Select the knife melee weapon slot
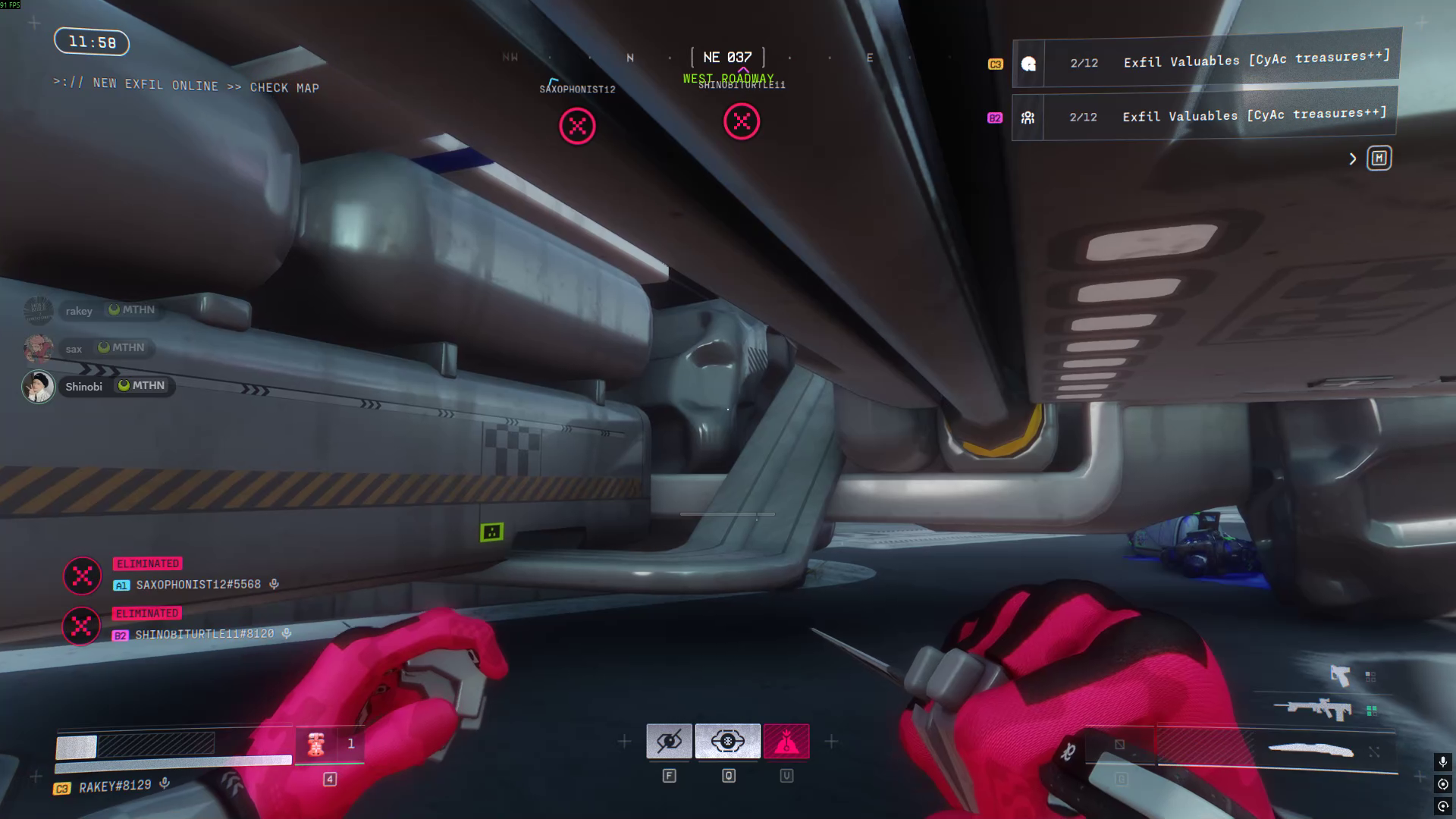The height and width of the screenshot is (819, 1456). pos(1311,751)
